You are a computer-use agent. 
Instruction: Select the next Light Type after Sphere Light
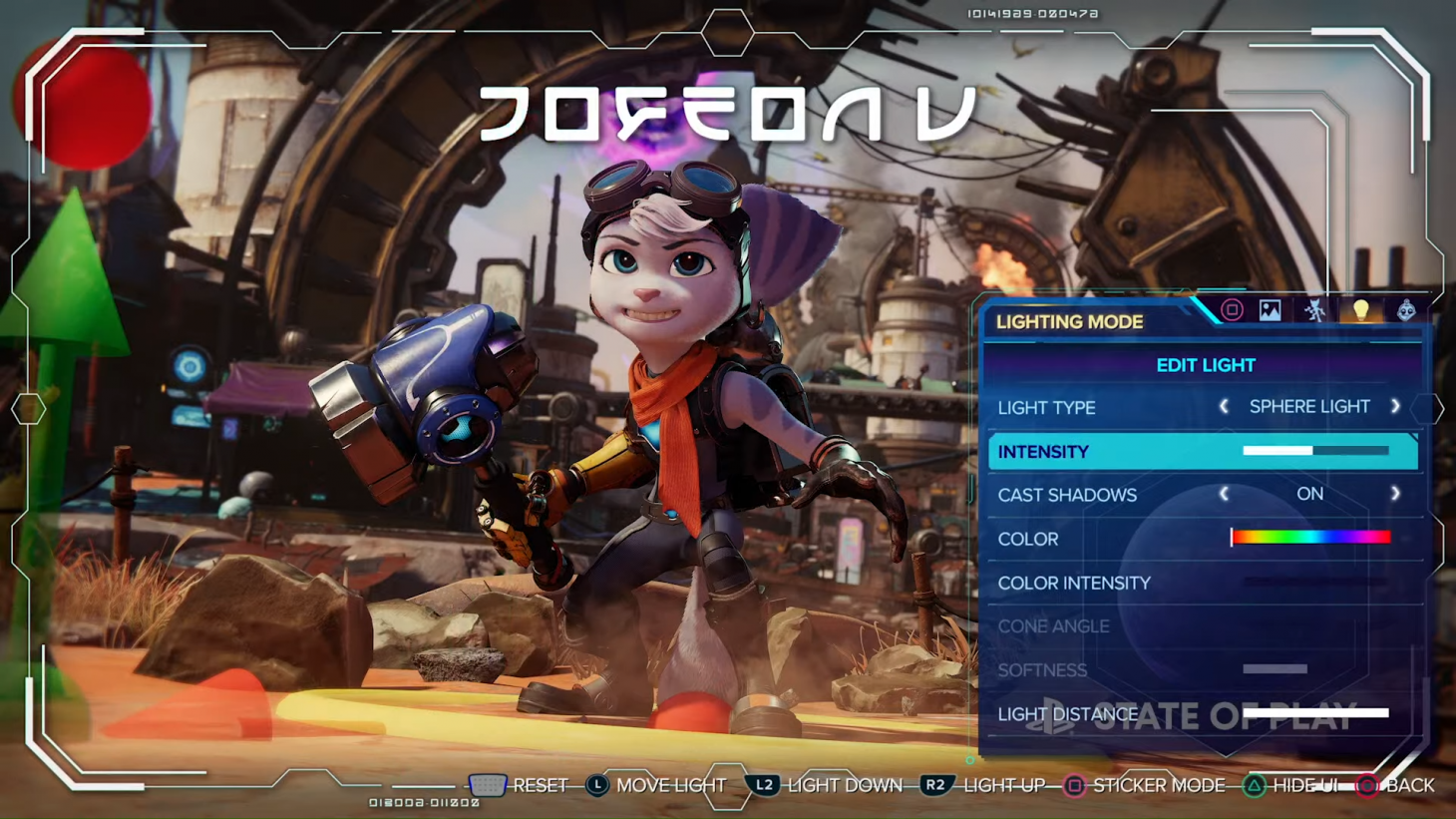(1395, 407)
